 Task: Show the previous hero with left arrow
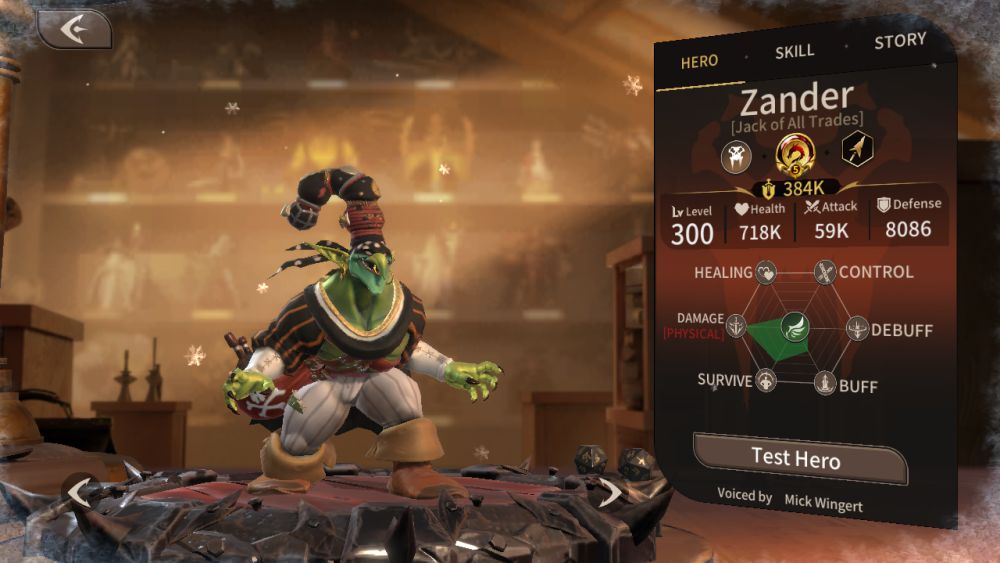coord(78,490)
